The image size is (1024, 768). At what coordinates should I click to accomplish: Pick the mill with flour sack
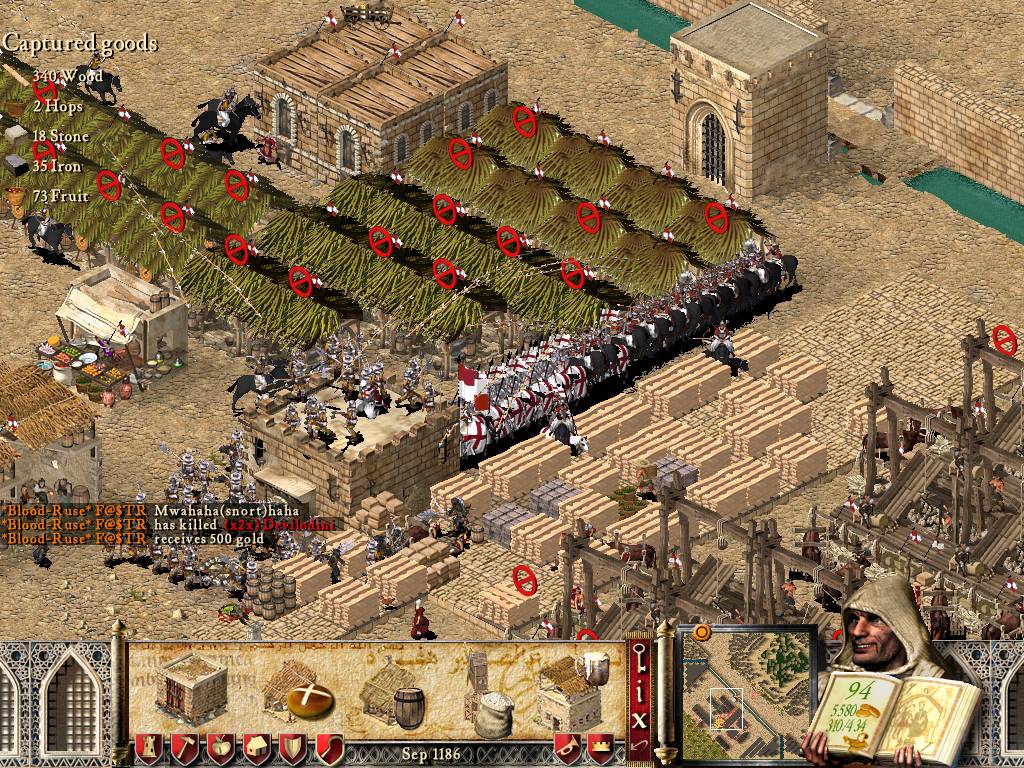488,692
